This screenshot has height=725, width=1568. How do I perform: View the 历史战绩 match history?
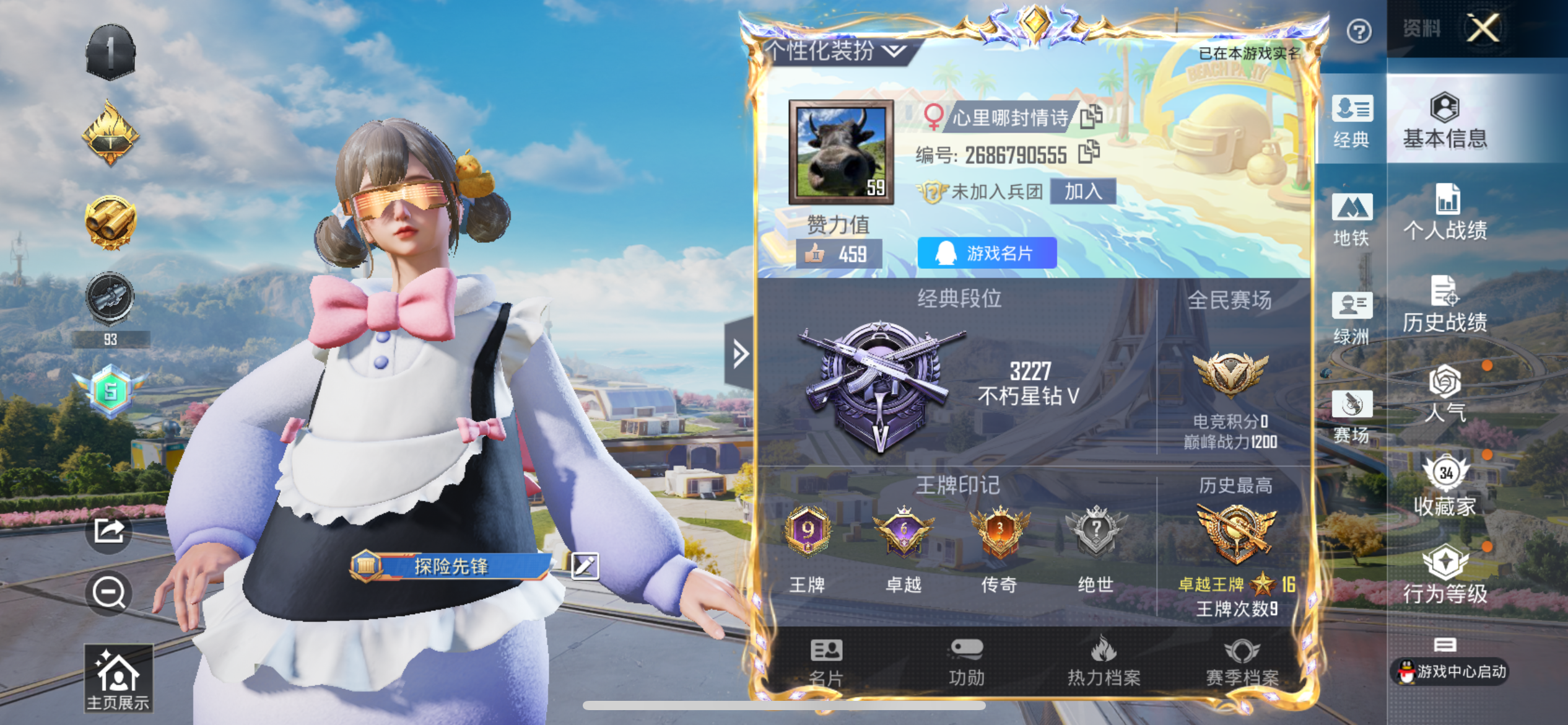1445,304
